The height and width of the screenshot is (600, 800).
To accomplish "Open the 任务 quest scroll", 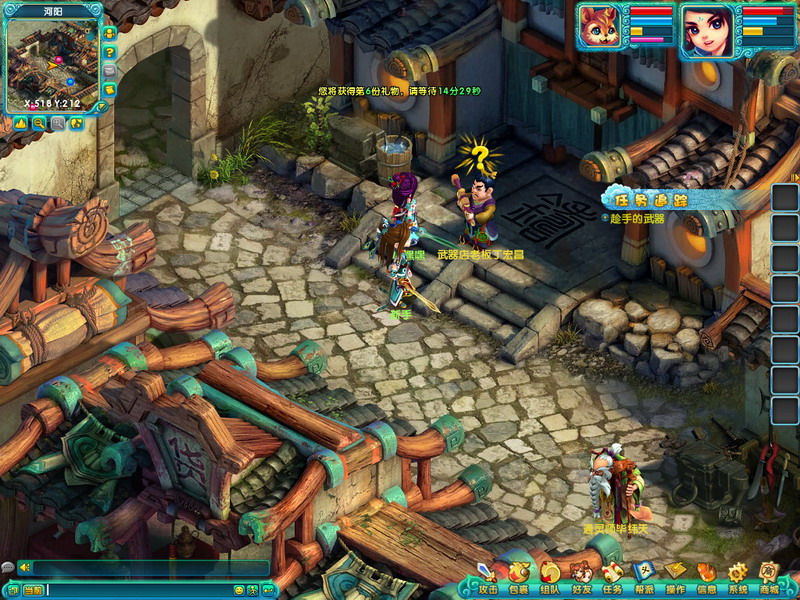I will (613, 575).
